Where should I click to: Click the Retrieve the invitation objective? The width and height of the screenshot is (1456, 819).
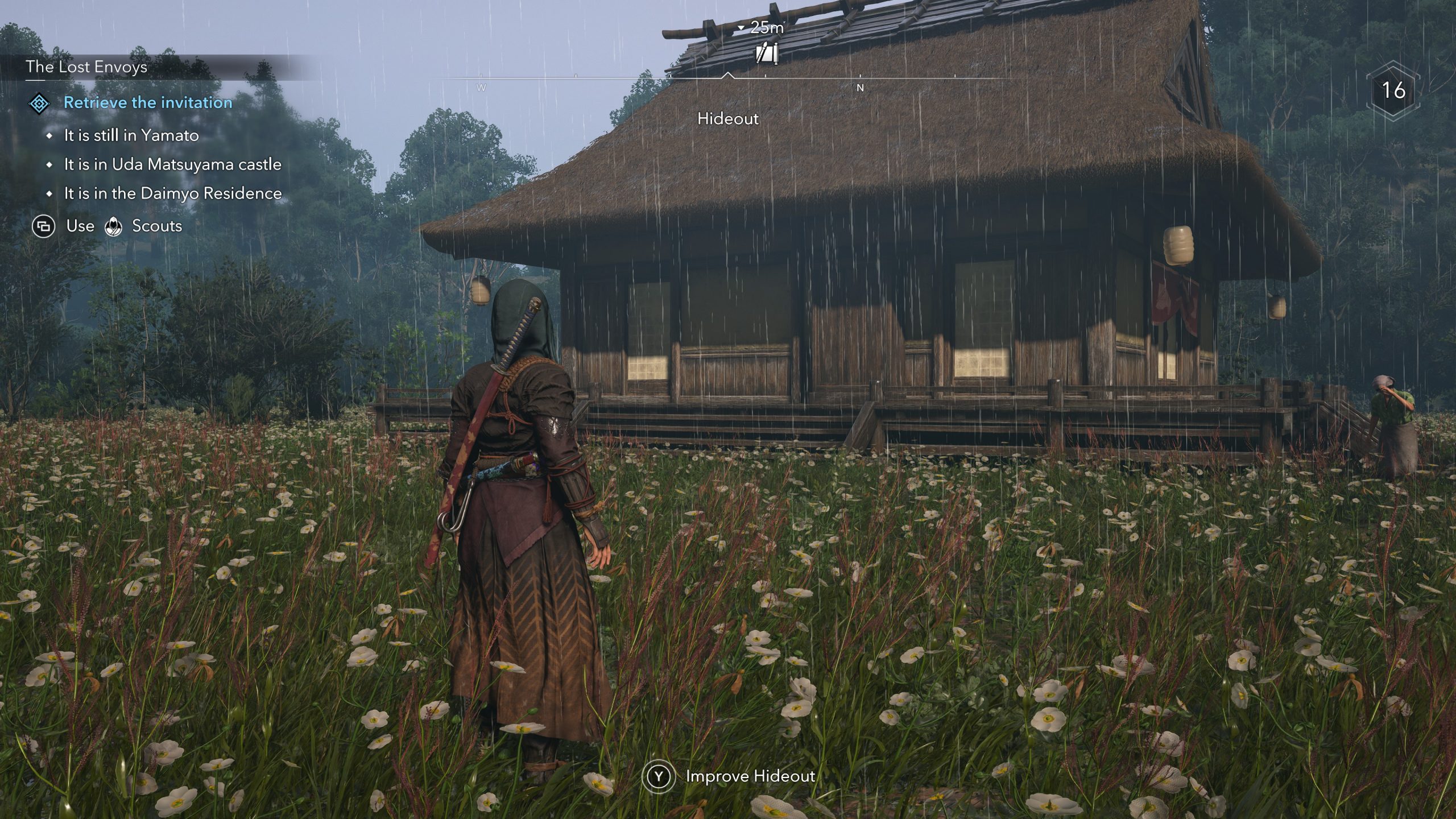148,103
